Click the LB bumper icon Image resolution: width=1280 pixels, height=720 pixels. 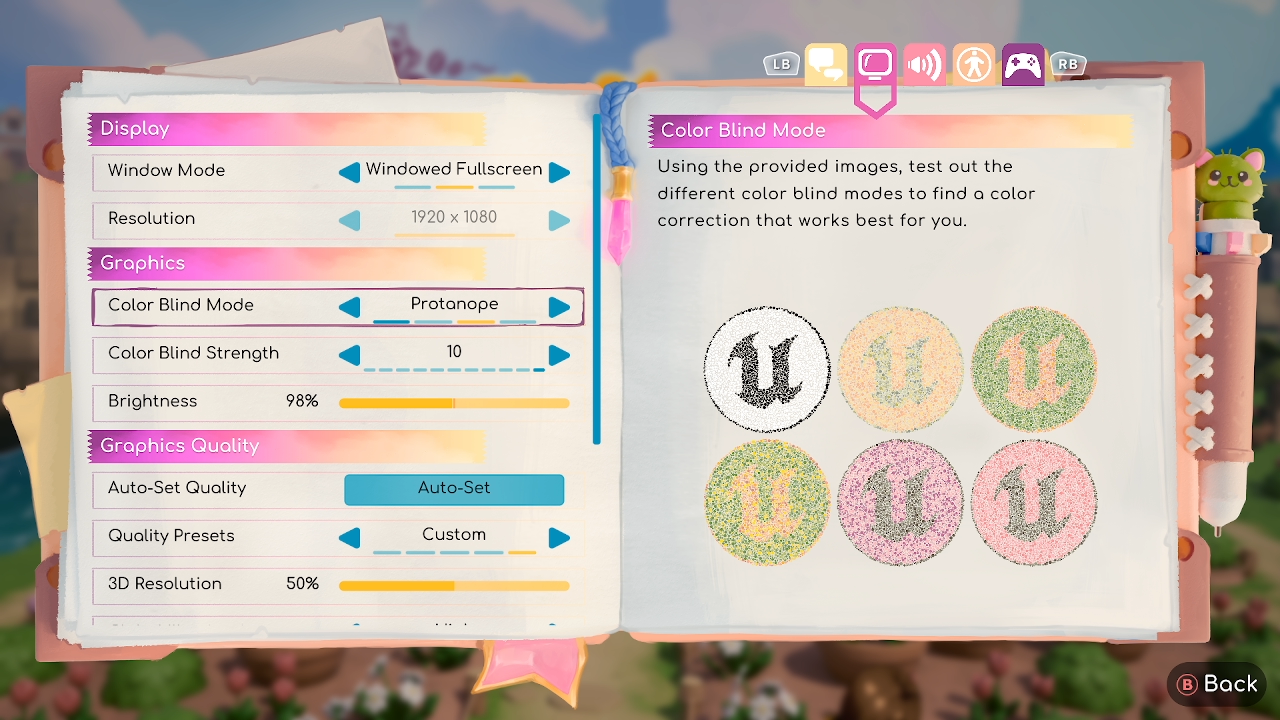coord(780,64)
